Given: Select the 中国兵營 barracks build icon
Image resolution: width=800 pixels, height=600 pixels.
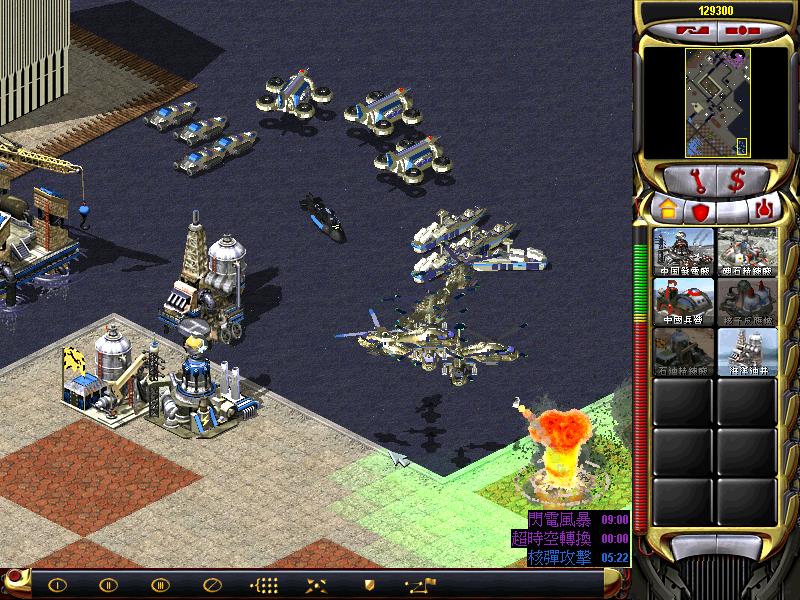Looking at the screenshot, I should pos(684,301).
